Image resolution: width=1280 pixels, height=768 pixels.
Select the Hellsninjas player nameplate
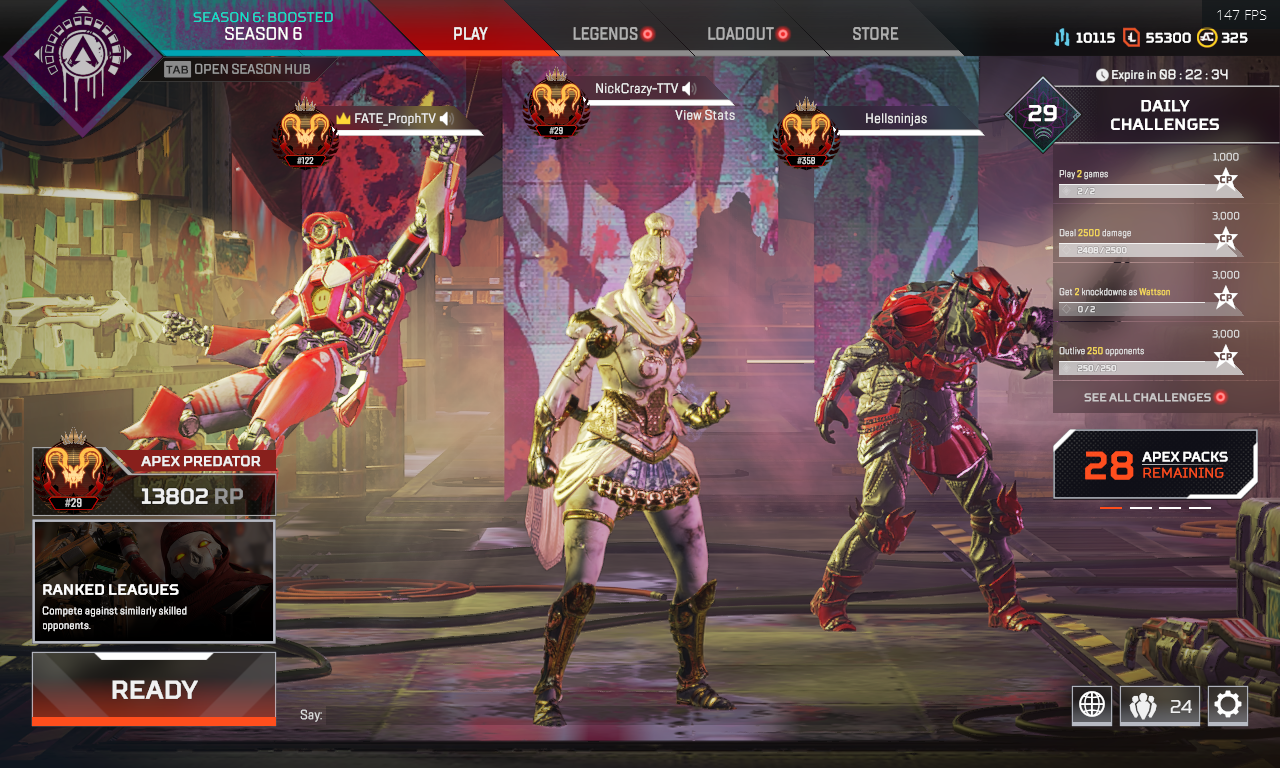point(895,119)
